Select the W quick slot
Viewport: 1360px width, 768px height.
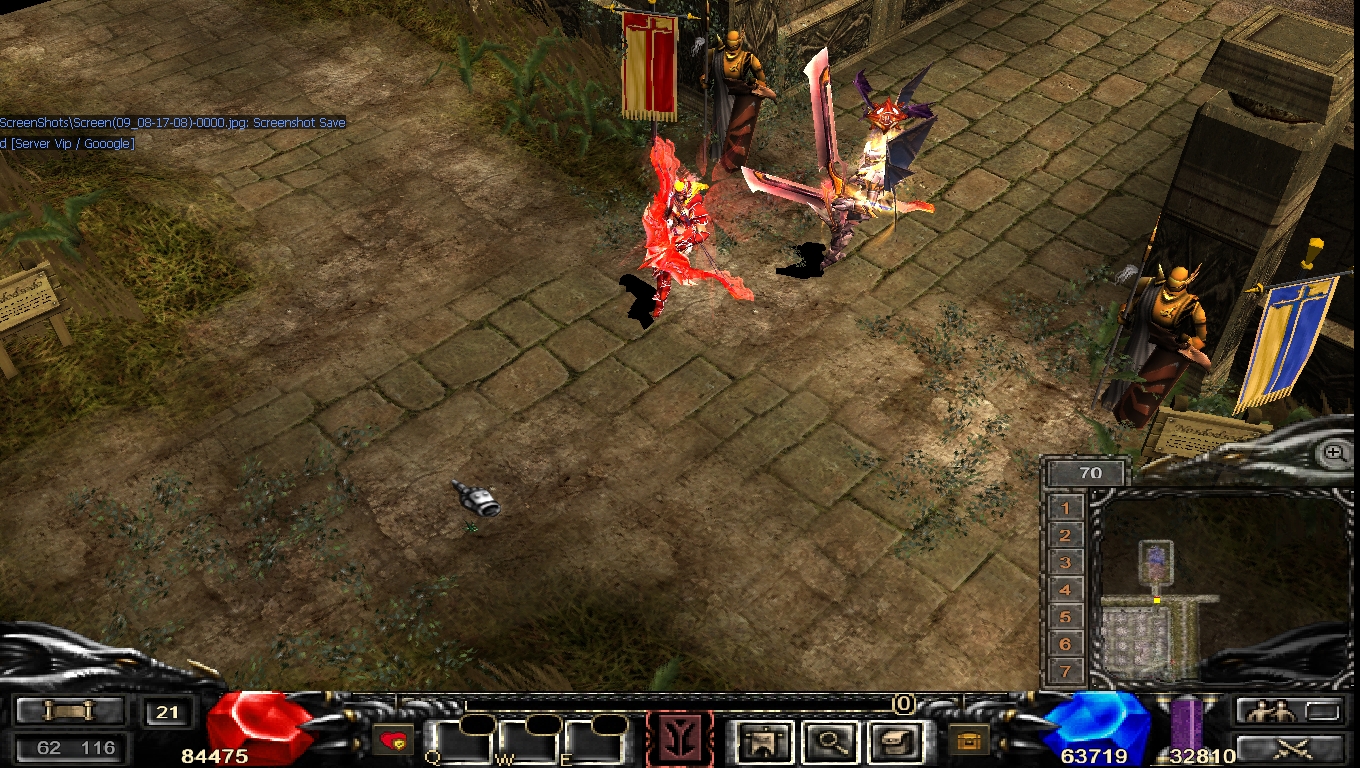(527, 743)
